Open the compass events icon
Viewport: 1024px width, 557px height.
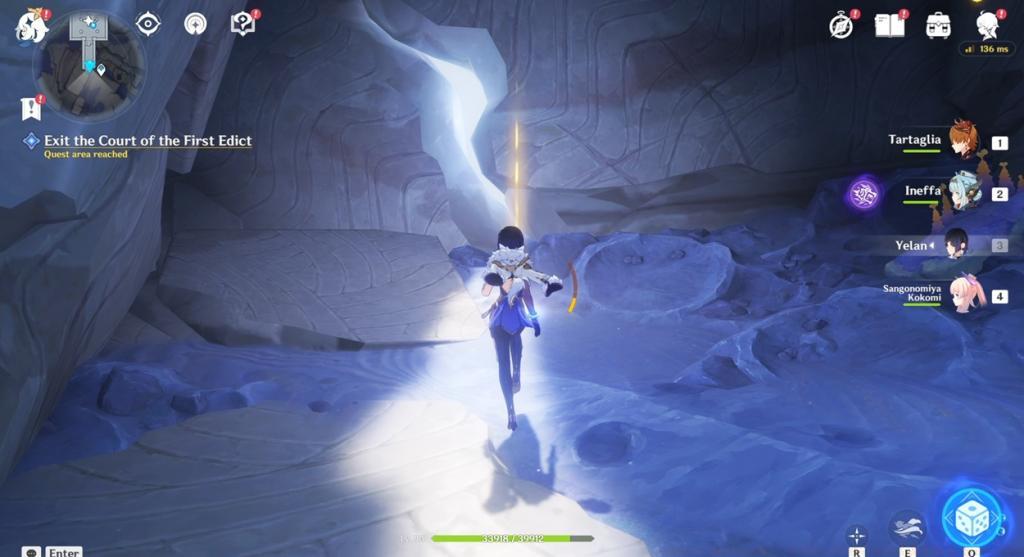842,26
